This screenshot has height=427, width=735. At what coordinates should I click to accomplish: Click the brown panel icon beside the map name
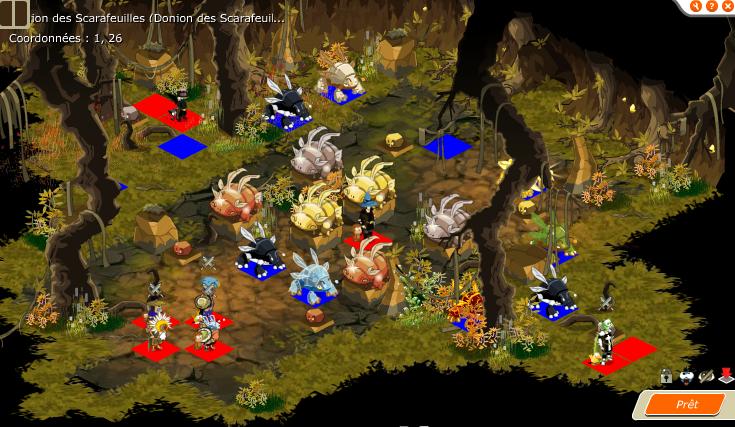pyautogui.click(x=14, y=13)
